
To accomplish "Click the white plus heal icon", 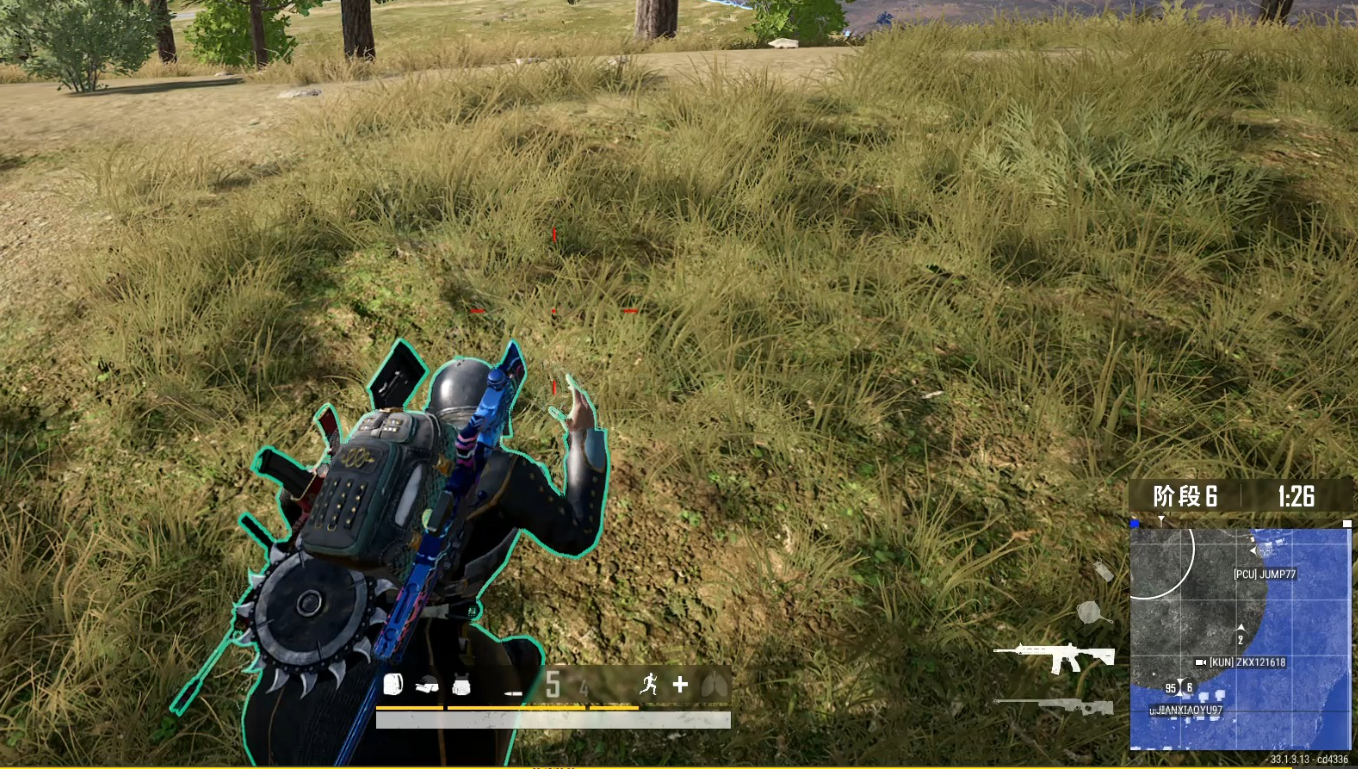I will 680,685.
